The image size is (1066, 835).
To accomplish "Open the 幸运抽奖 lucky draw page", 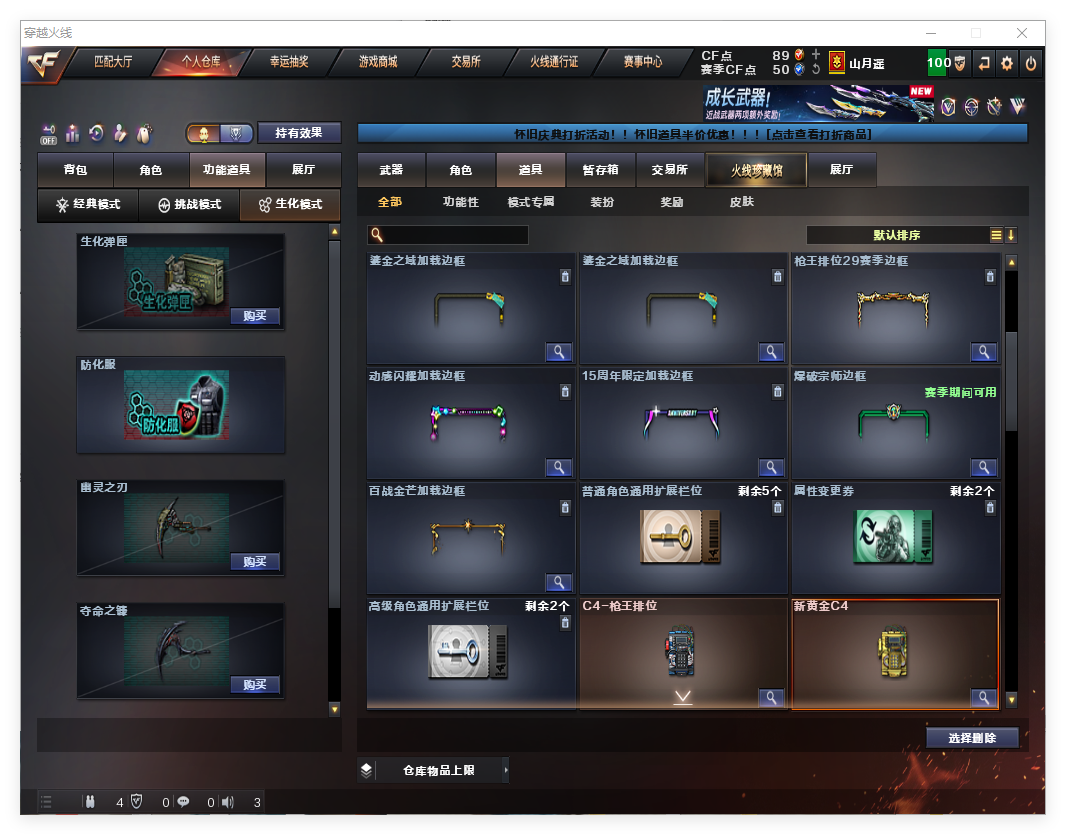I will point(289,62).
